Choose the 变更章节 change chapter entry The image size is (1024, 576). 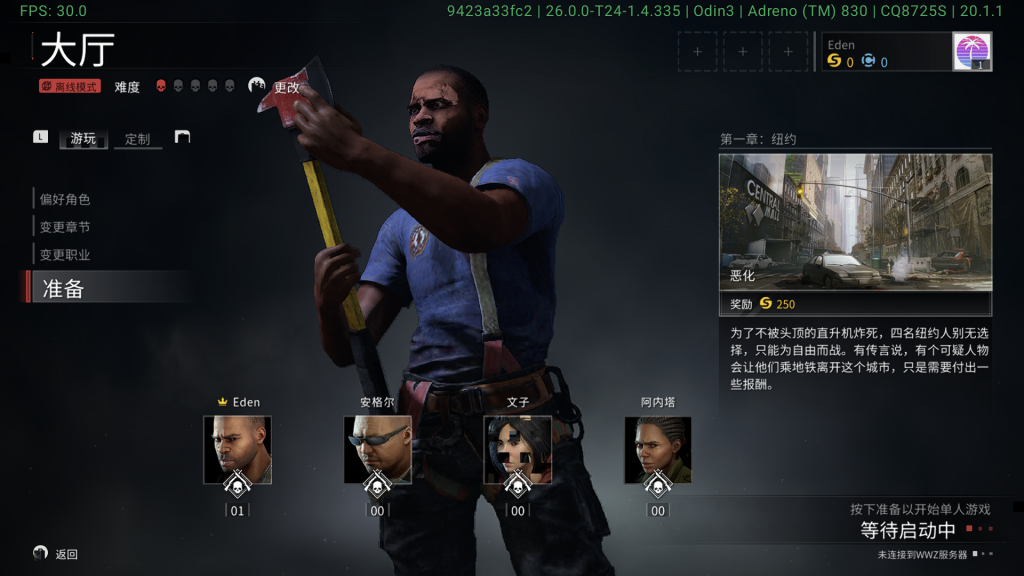click(x=65, y=227)
